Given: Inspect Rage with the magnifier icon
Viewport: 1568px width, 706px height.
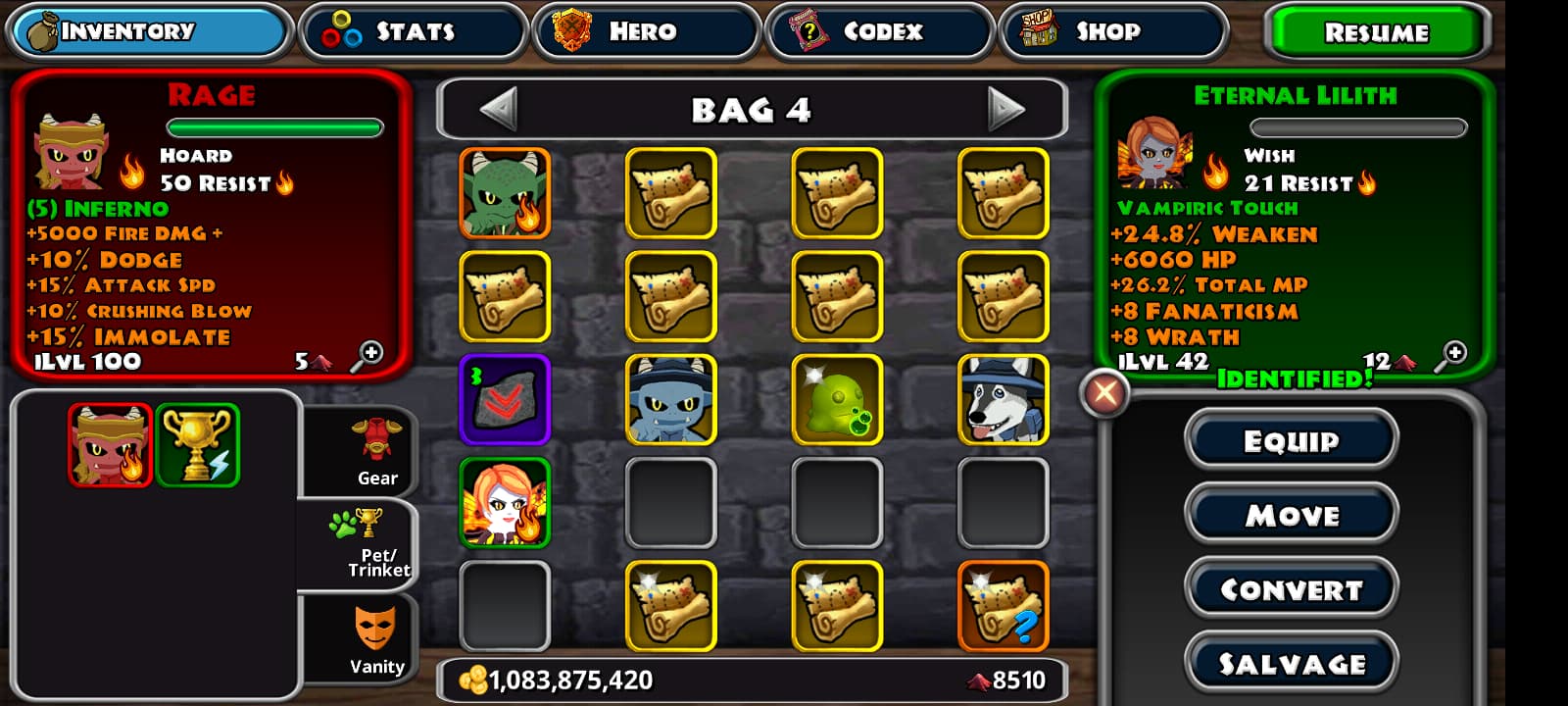Looking at the screenshot, I should coord(367,356).
